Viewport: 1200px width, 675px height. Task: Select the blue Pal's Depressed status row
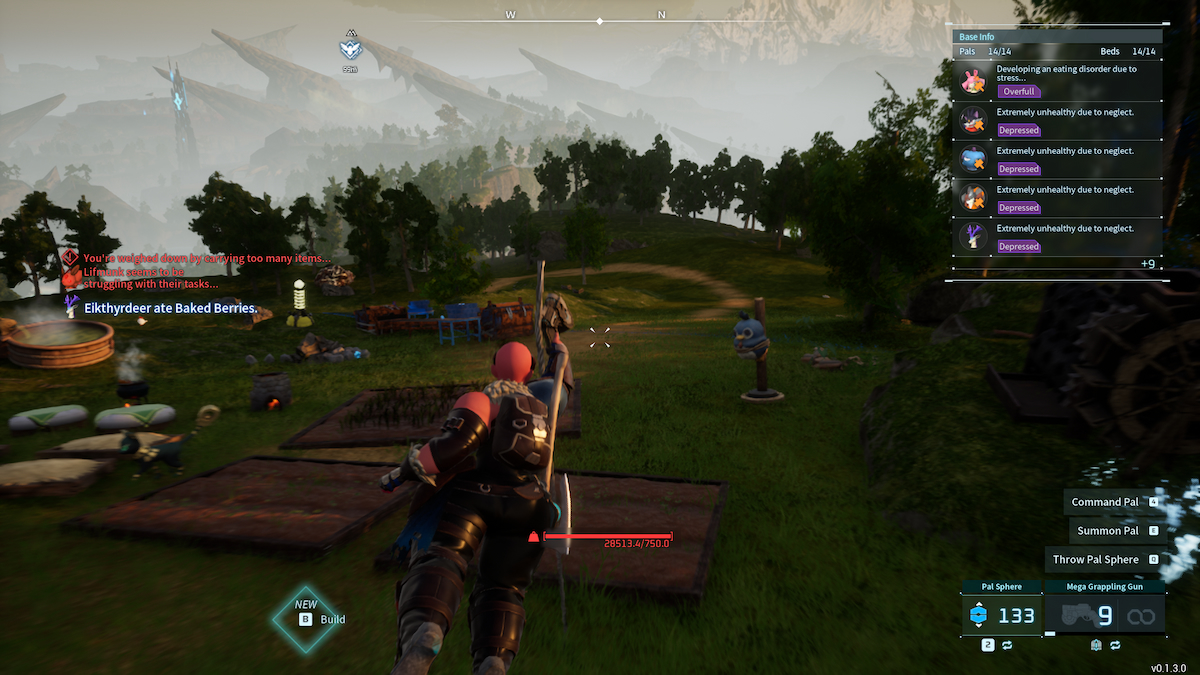coord(1058,160)
